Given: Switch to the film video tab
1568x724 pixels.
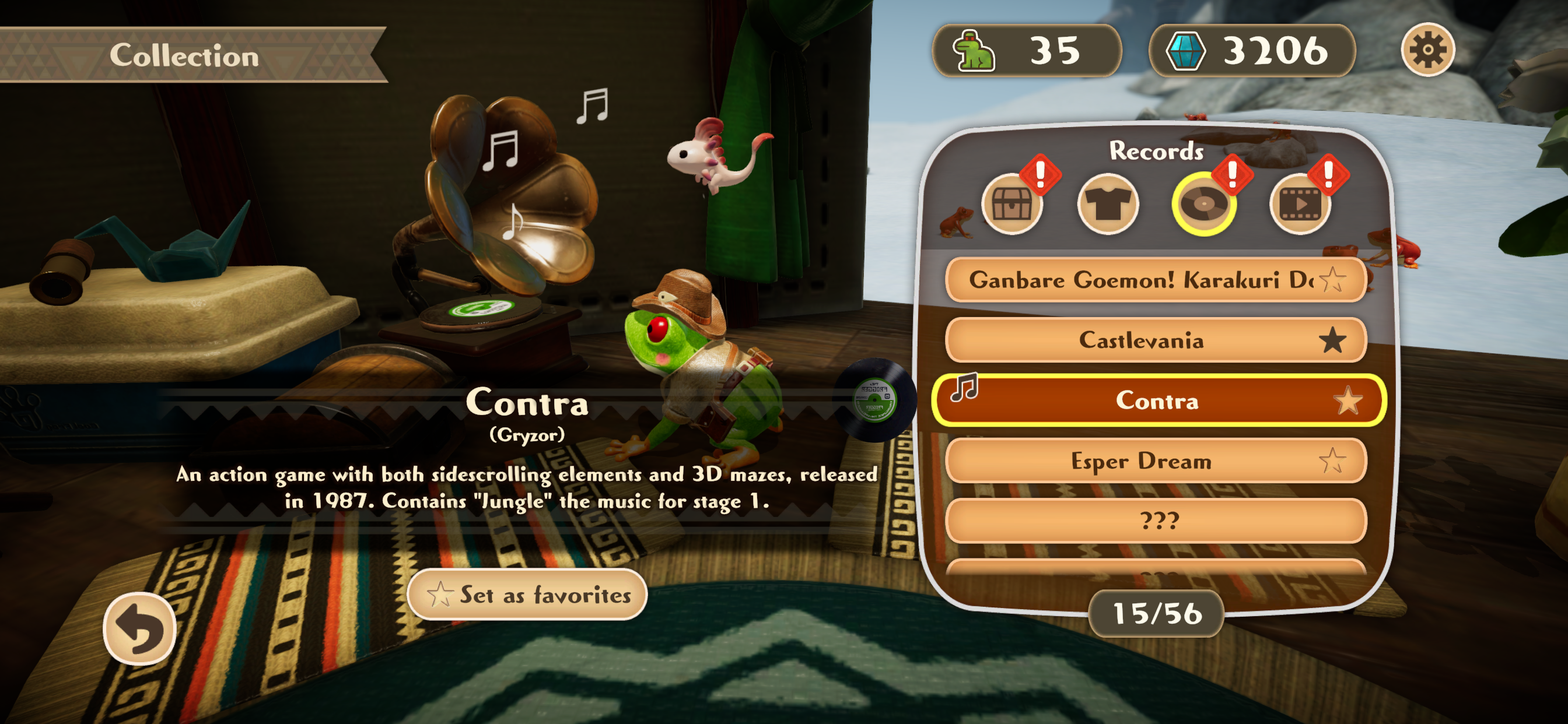Looking at the screenshot, I should 1300,205.
